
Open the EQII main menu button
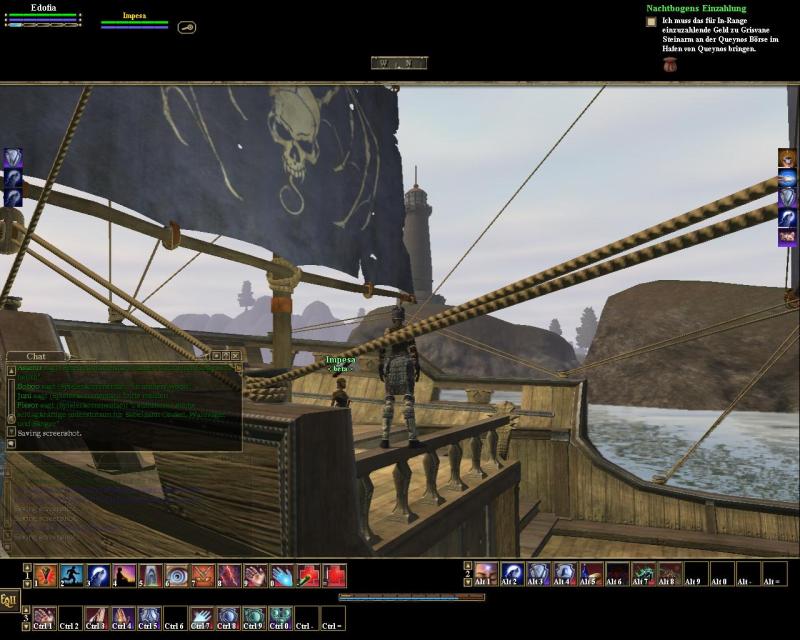(x=9, y=600)
